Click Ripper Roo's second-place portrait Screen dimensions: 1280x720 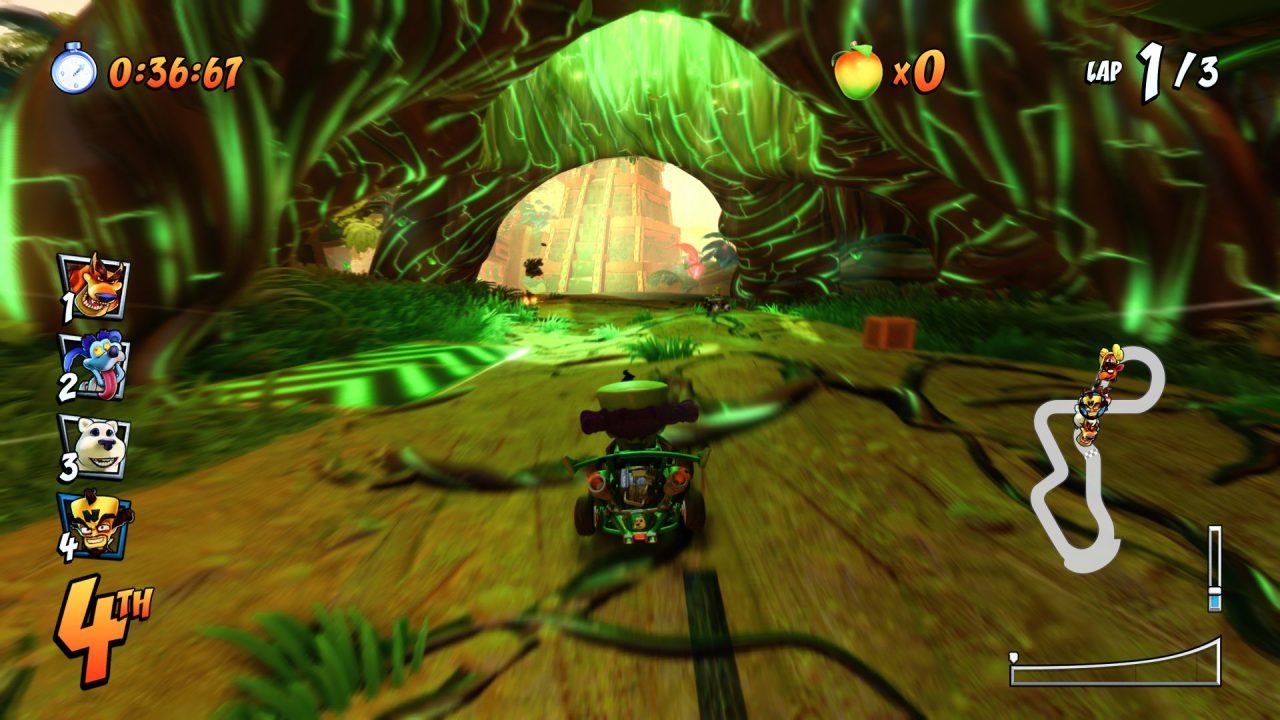[93, 365]
